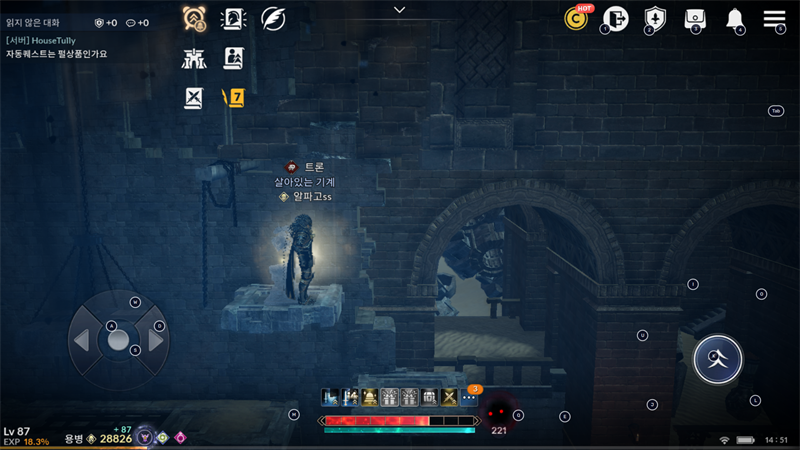Open the yellow number 7 book icon
Image resolution: width=800 pixels, height=450 pixels.
pos(234,97)
